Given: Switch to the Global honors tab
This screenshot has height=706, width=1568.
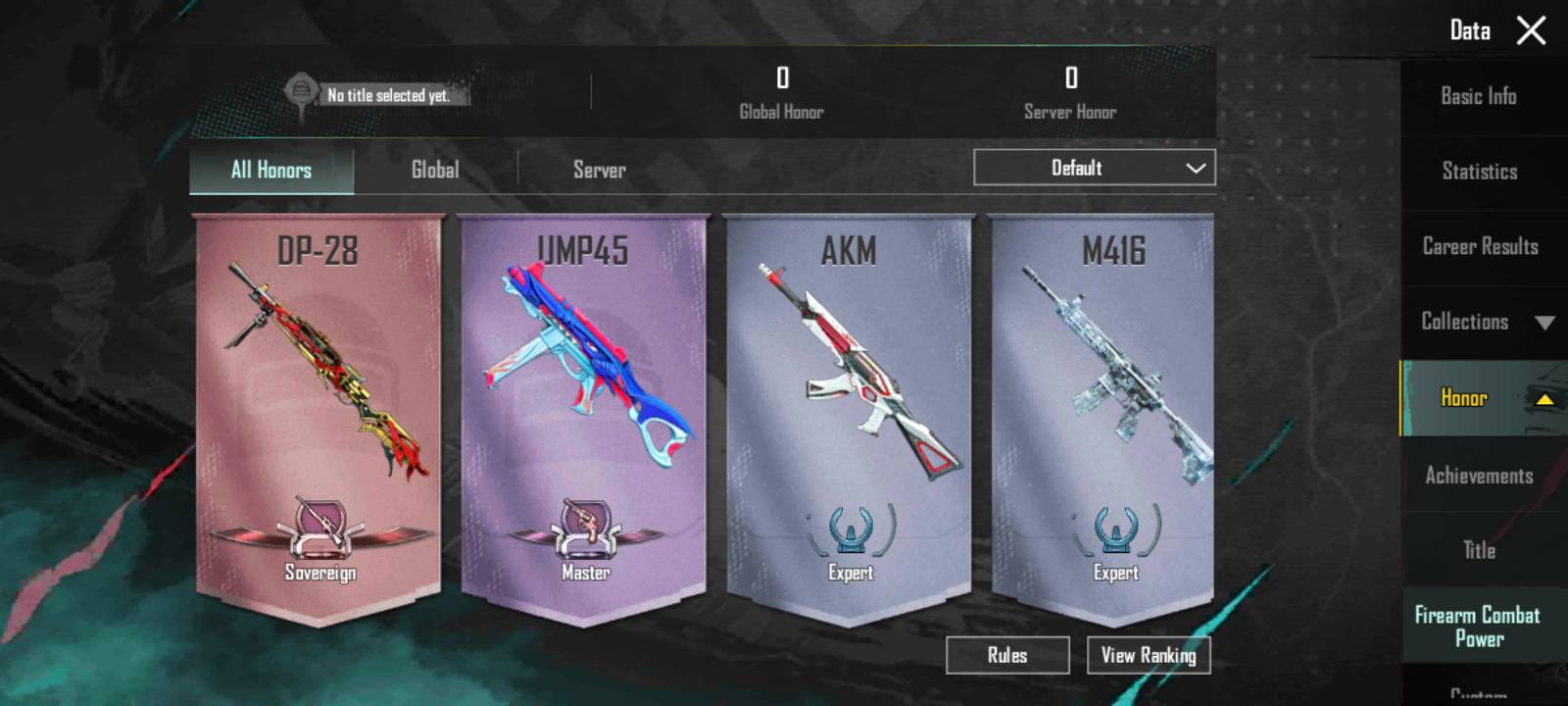Looking at the screenshot, I should tap(435, 170).
